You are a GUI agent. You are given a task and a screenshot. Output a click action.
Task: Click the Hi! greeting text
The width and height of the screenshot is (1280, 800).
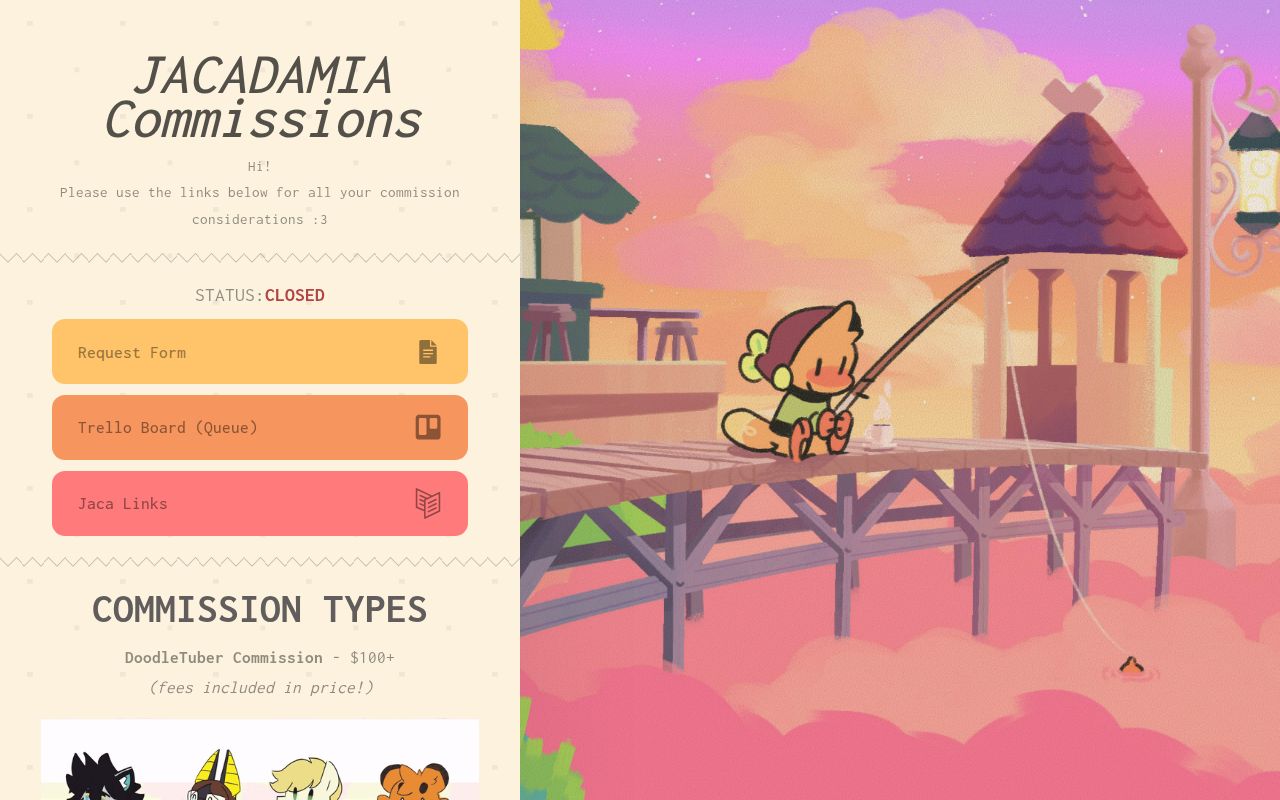[260, 166]
